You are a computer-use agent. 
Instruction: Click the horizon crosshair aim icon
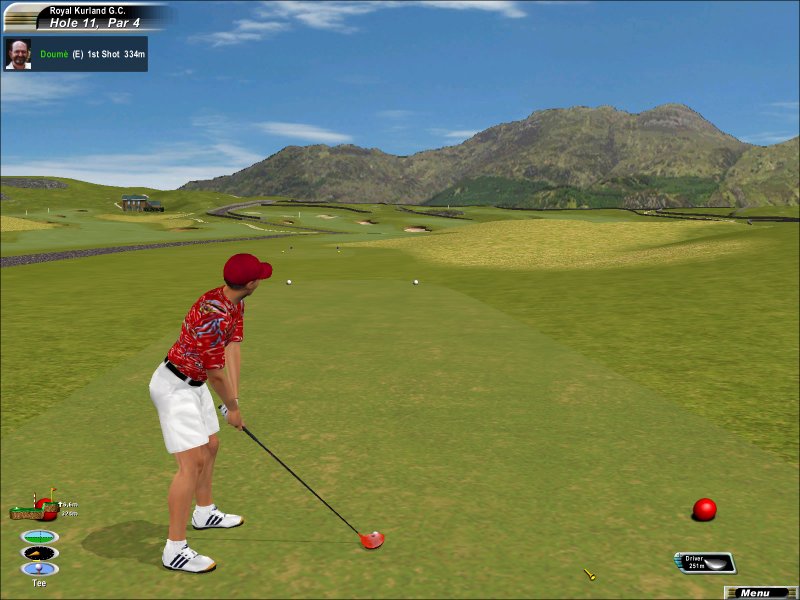[39, 536]
